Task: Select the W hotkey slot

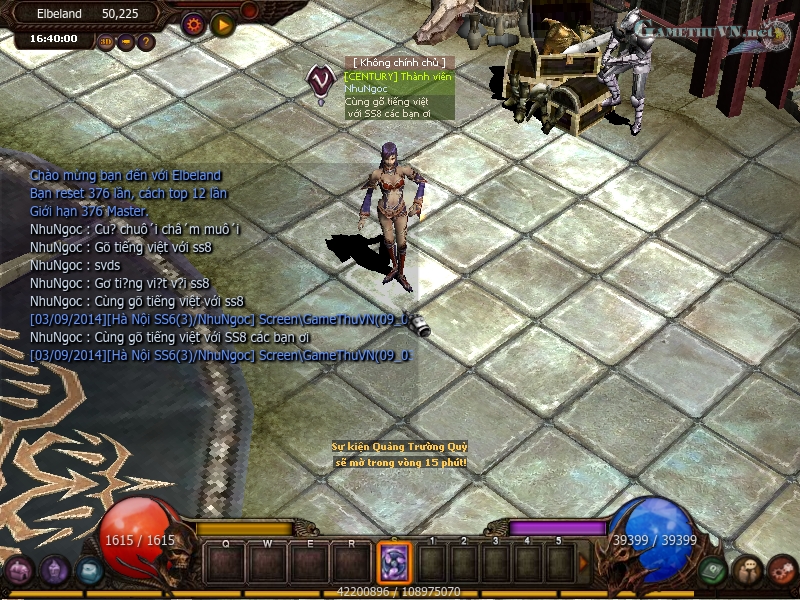Action: (x=268, y=563)
